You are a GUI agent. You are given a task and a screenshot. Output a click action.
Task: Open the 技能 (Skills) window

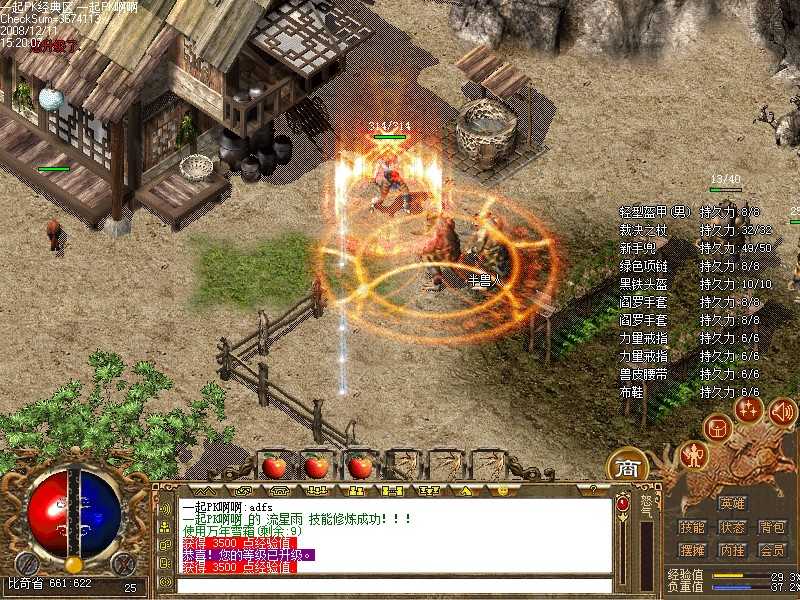[x=692, y=527]
